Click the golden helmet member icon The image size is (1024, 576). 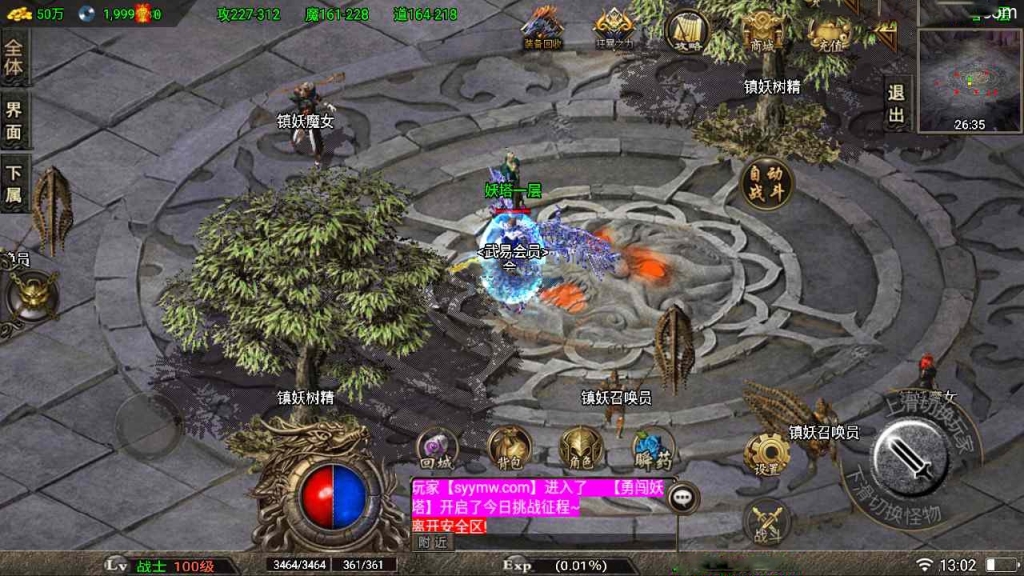(x=33, y=296)
